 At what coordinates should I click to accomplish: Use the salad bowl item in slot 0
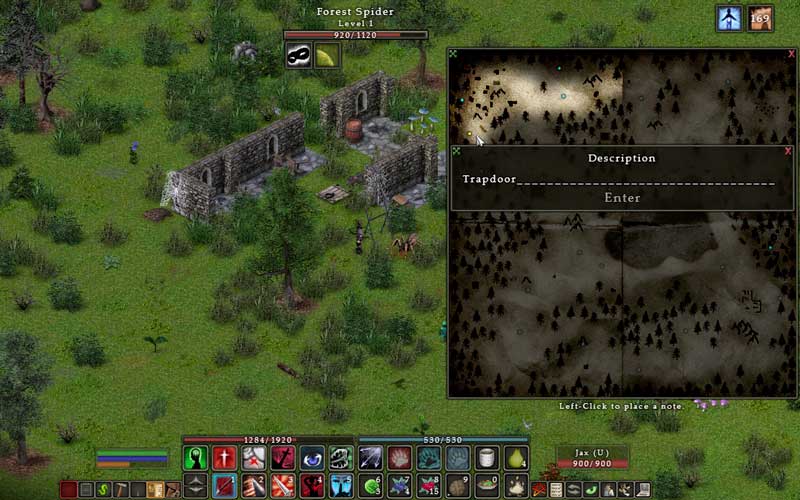pyautogui.click(x=487, y=486)
